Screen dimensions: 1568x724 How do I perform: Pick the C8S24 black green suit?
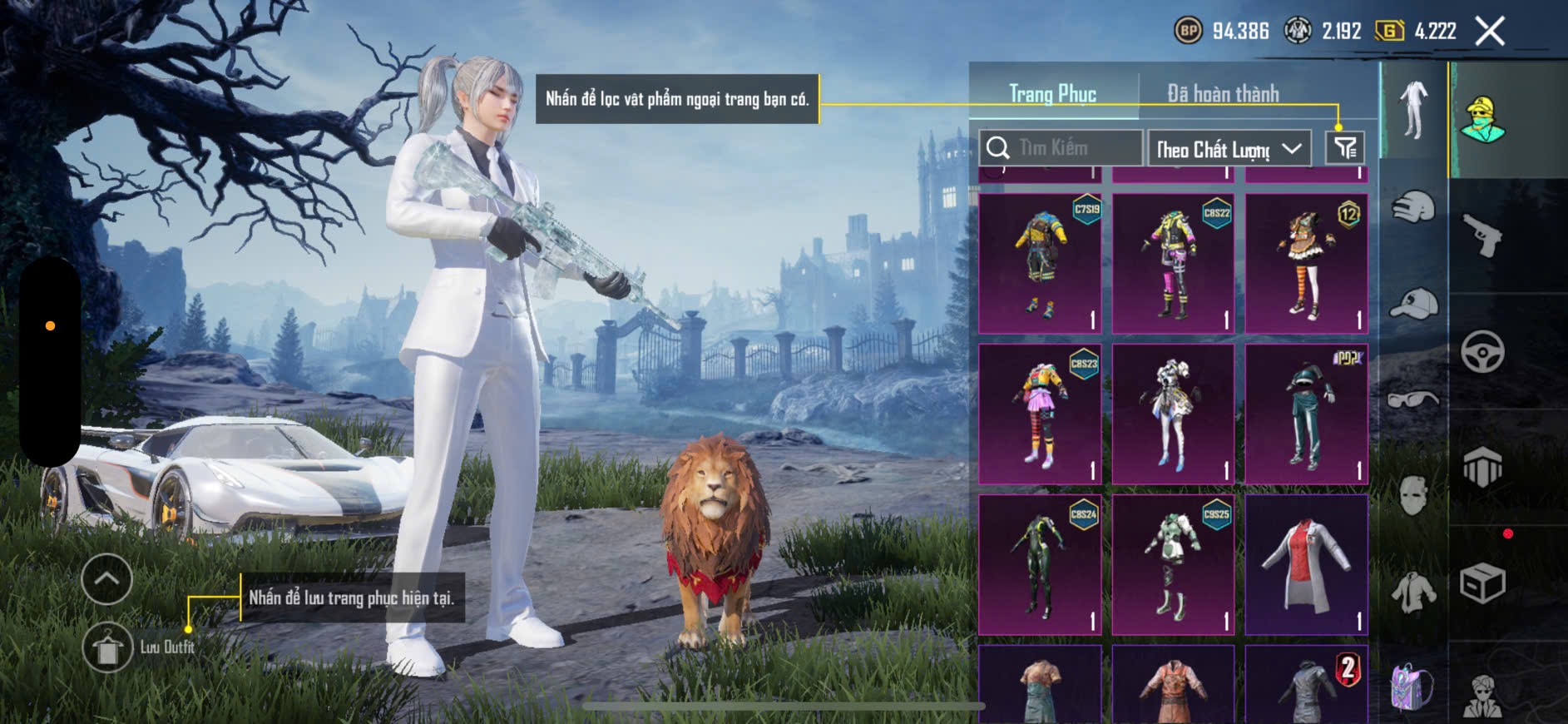click(x=1040, y=565)
